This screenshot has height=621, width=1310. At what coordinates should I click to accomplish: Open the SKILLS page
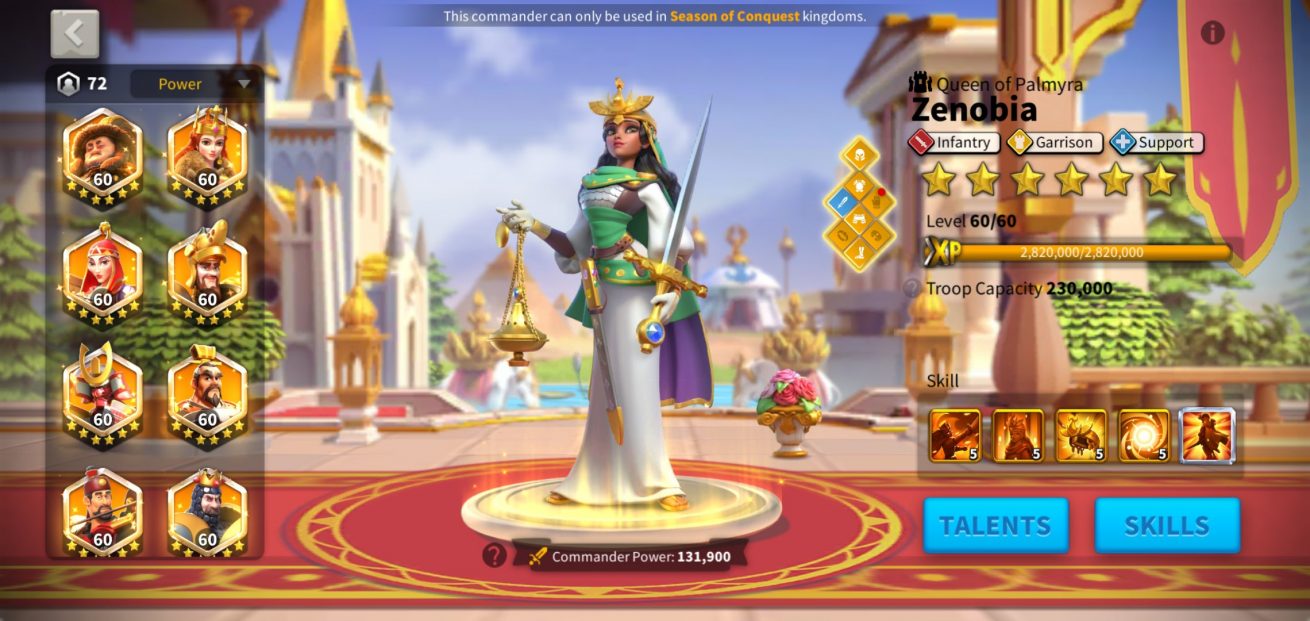coord(1167,525)
